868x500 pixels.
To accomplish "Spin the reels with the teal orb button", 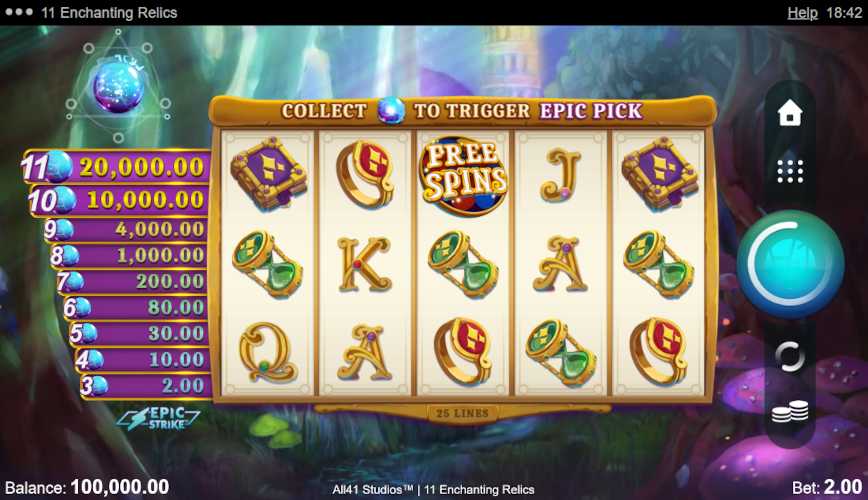I will click(790, 264).
